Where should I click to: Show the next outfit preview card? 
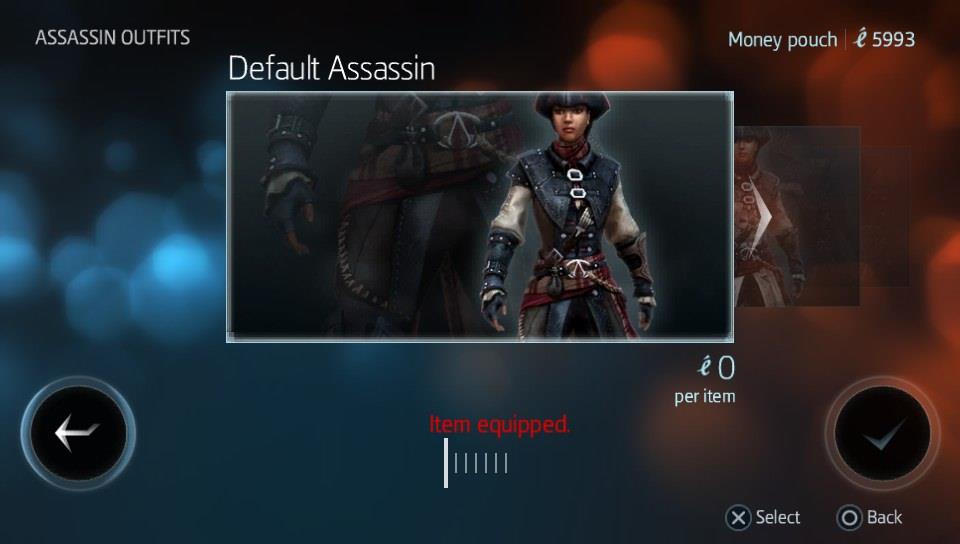click(797, 216)
